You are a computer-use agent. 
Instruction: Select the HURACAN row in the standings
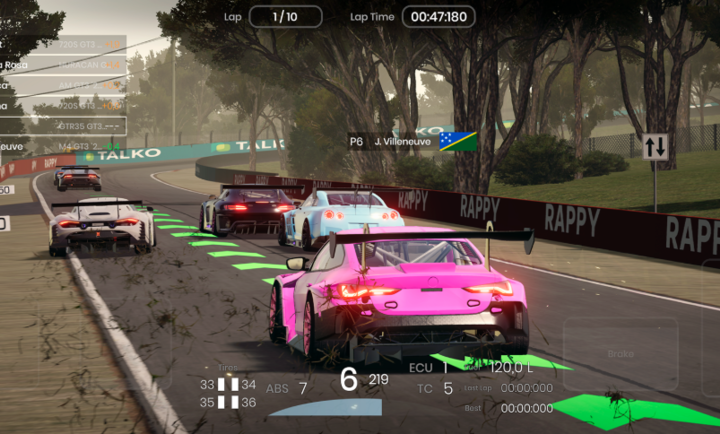(x=62, y=65)
